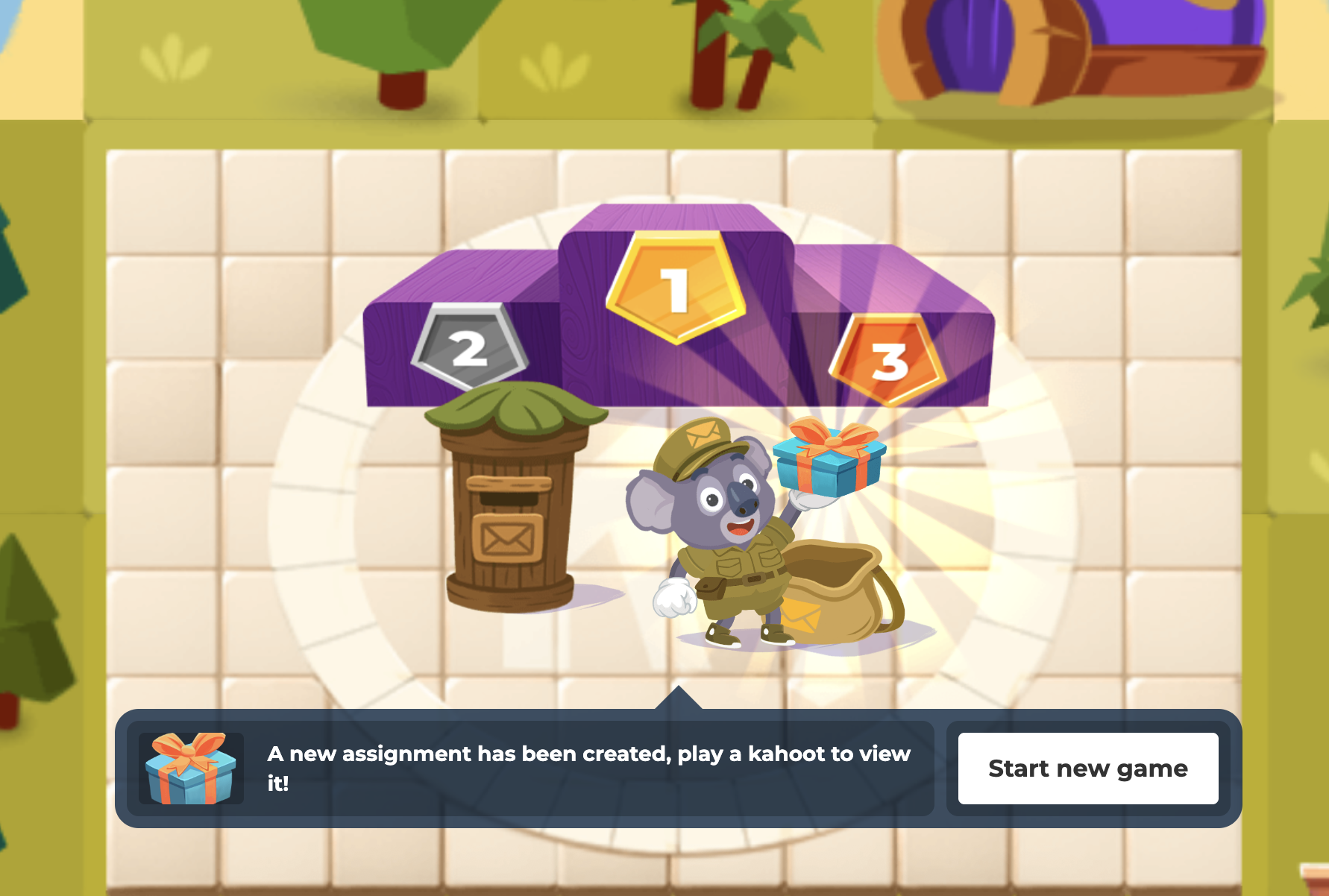Click the bronze number 3 medal

pos(884,365)
